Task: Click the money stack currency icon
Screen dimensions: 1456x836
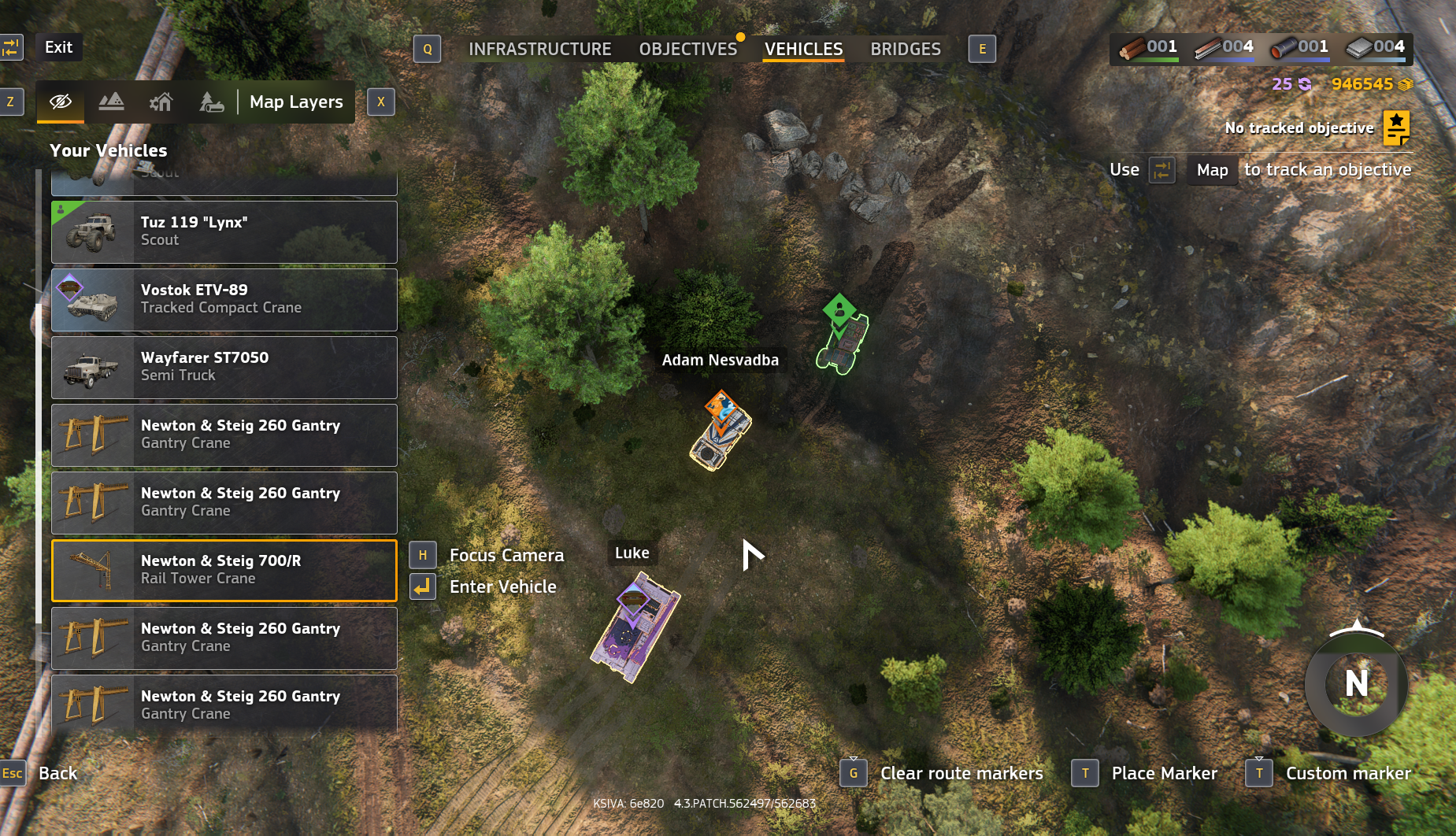Action: [1406, 83]
